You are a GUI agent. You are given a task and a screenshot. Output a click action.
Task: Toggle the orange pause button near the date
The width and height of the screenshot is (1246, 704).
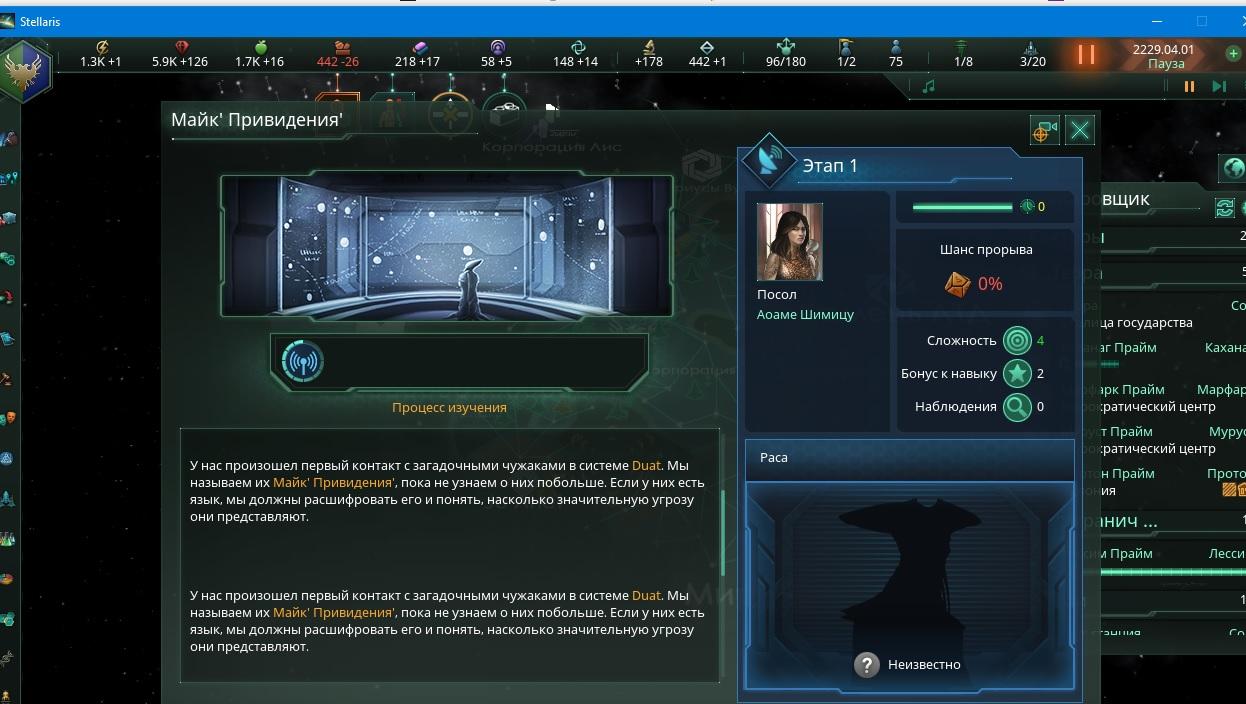pyautogui.click(x=1086, y=54)
